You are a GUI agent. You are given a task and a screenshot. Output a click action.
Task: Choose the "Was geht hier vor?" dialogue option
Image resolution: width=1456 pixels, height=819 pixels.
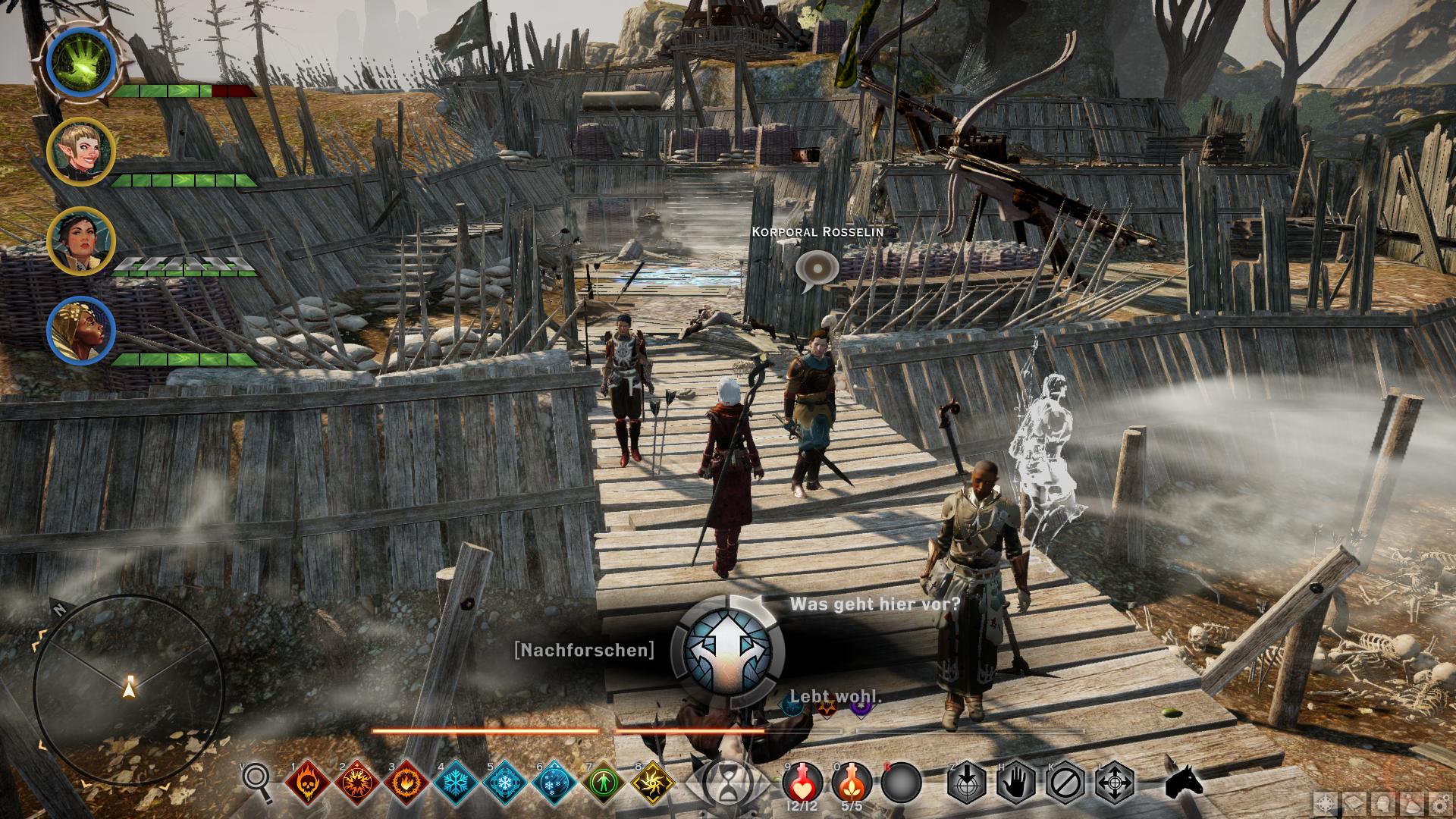(874, 604)
